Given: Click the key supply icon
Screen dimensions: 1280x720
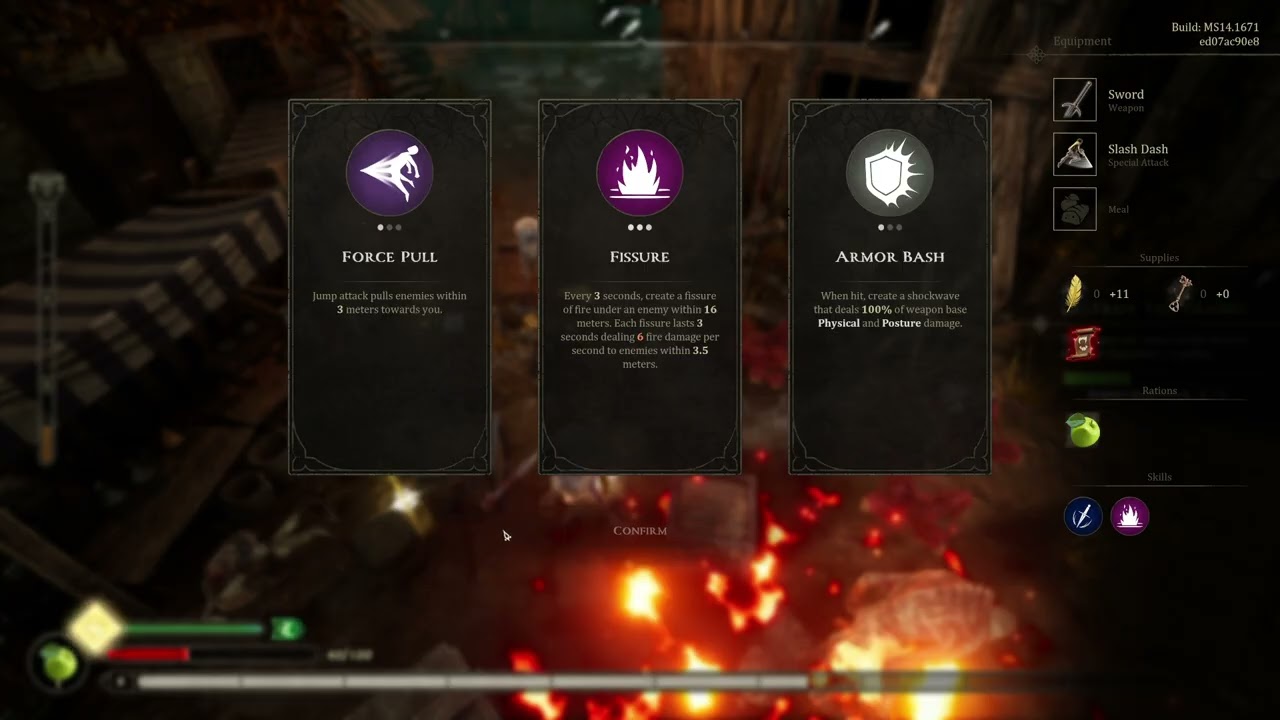Looking at the screenshot, I should 1185,294.
